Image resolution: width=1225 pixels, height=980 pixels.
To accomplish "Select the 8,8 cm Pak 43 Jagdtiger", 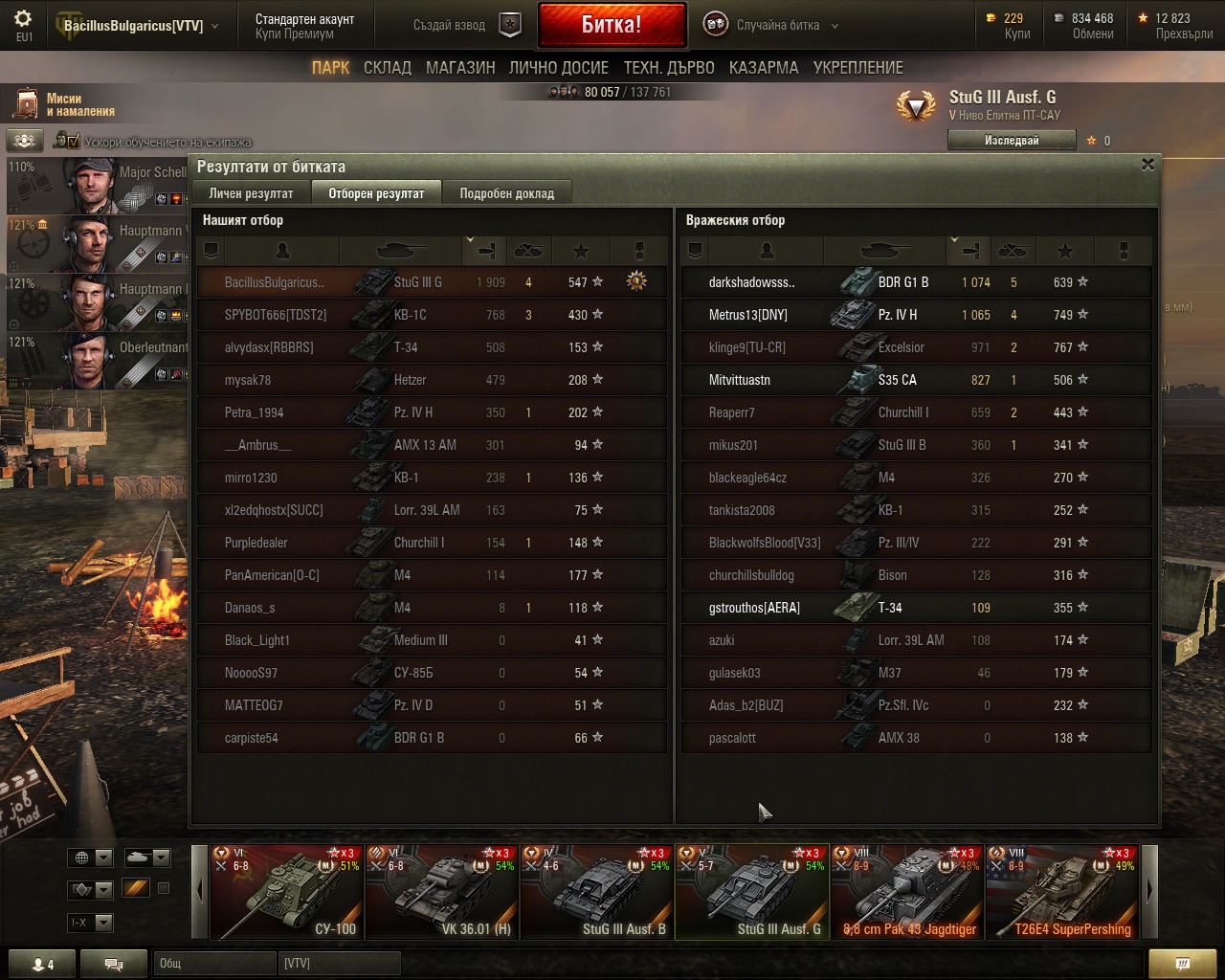I will 907,892.
